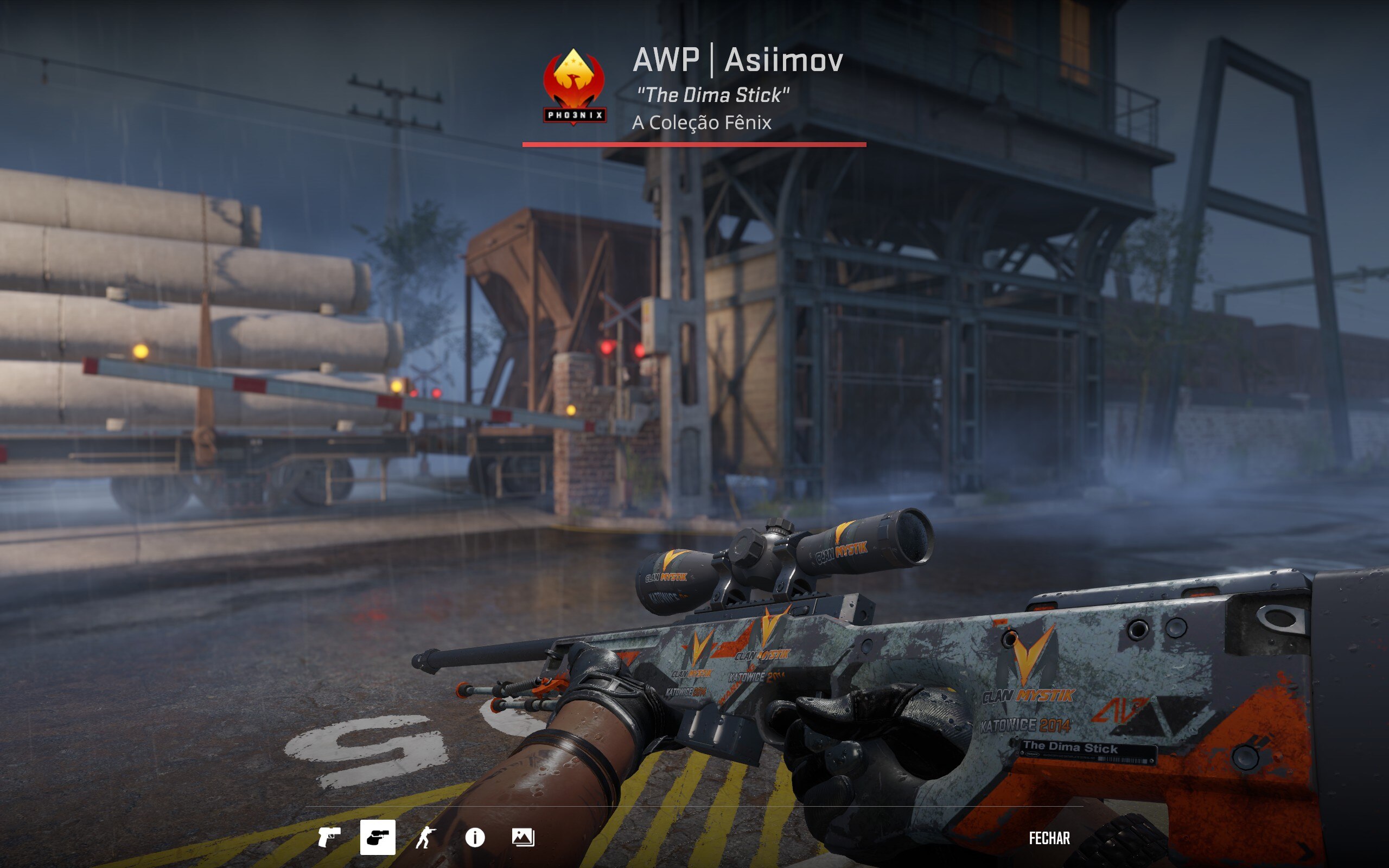Open the character model view icon
Image resolution: width=1389 pixels, height=868 pixels.
coord(425,839)
